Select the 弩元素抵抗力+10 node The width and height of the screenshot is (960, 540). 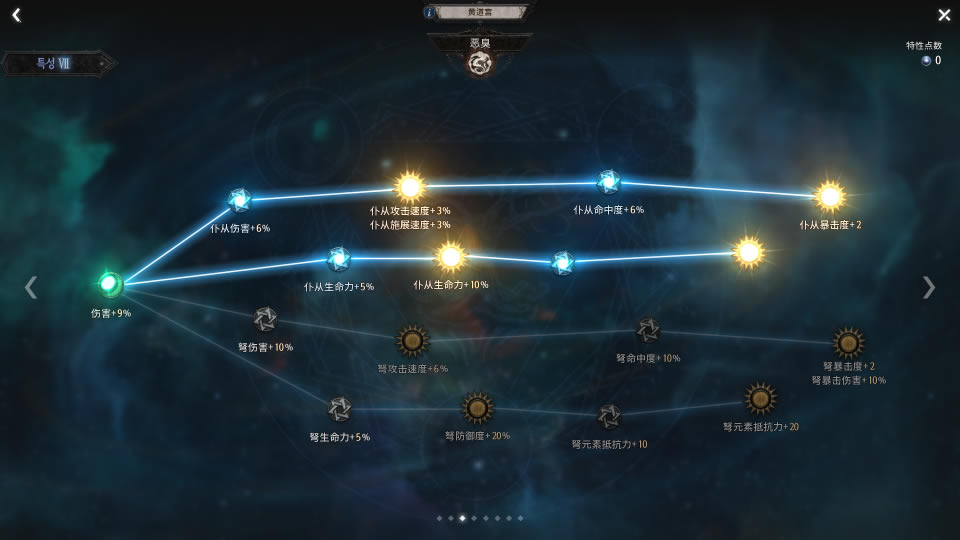click(609, 416)
